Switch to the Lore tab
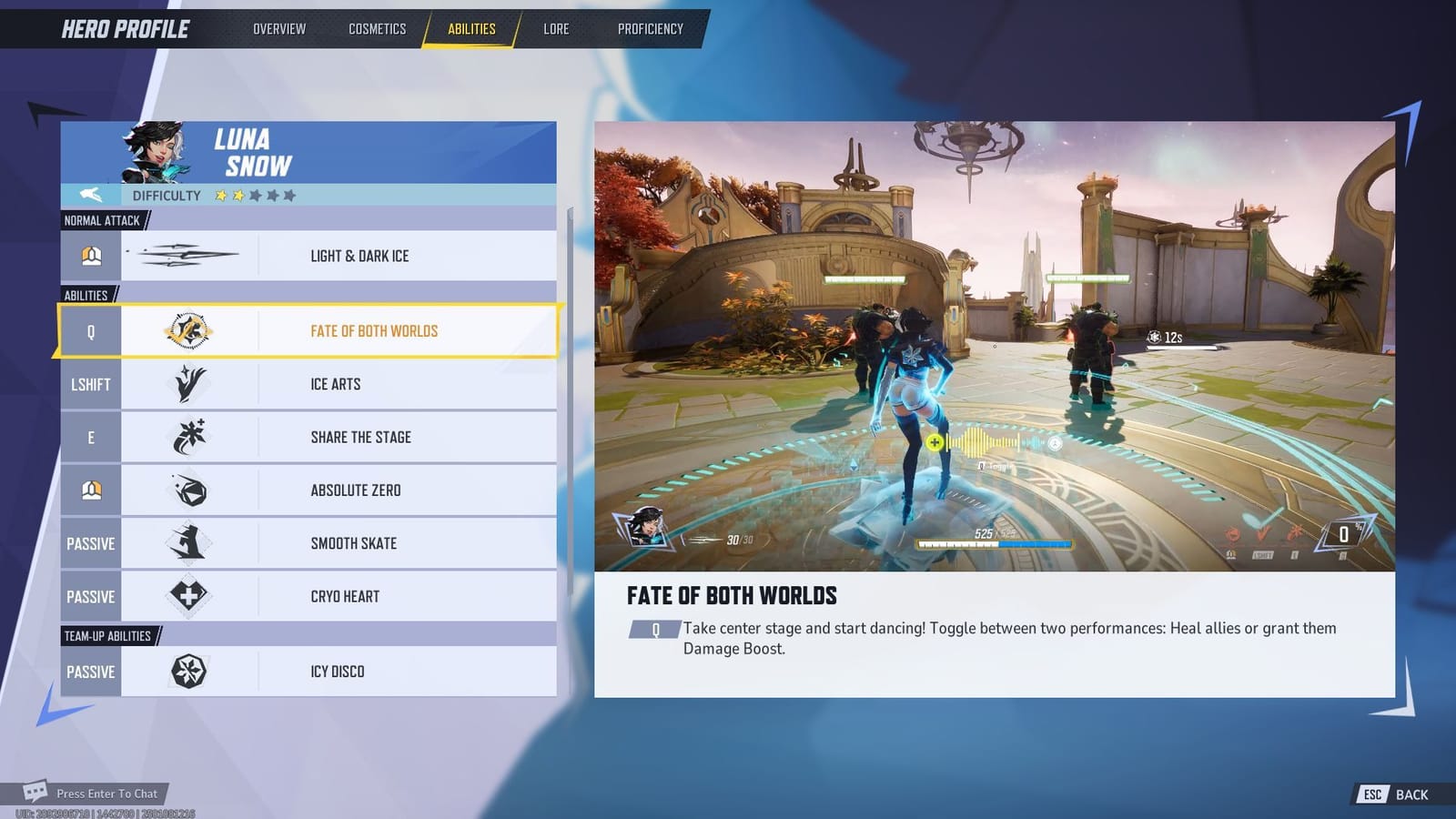This screenshot has width=1456, height=819. point(556,28)
